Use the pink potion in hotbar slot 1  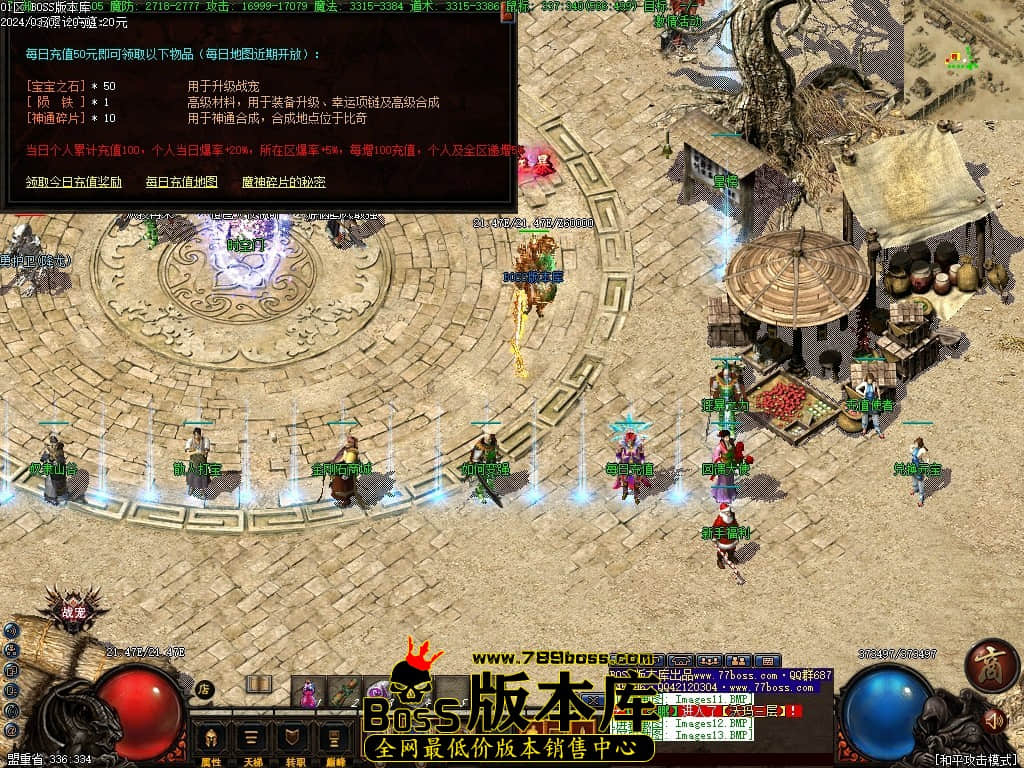pyautogui.click(x=309, y=690)
